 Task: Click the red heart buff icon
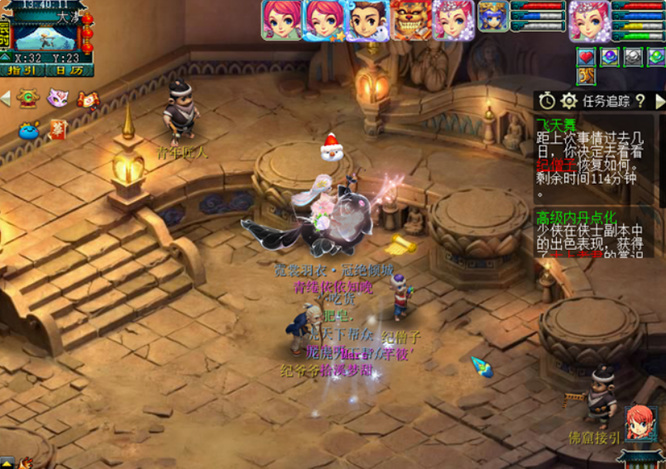pos(587,57)
